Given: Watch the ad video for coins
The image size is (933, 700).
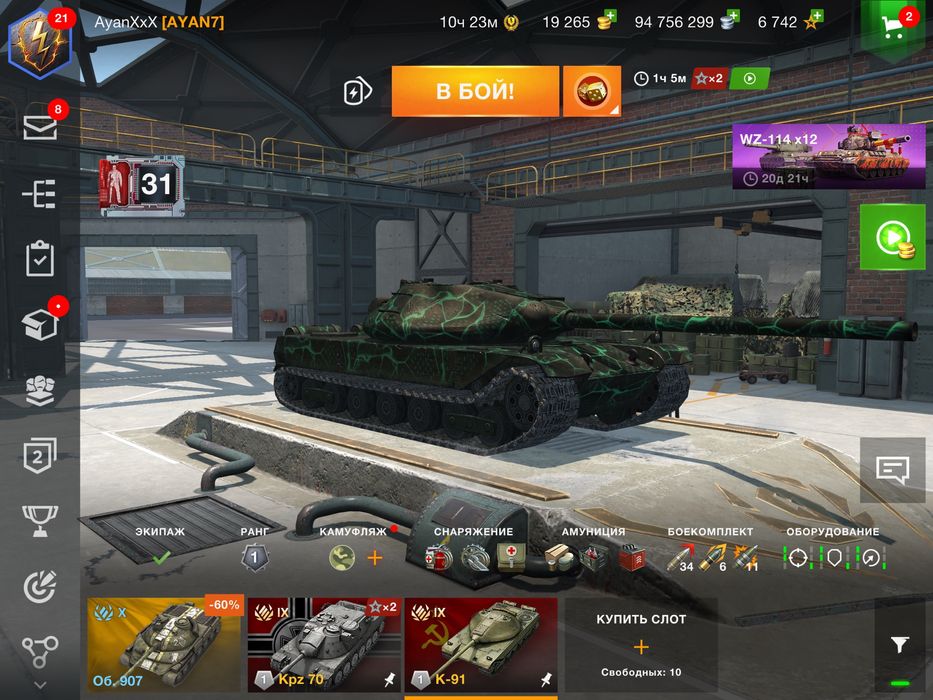Looking at the screenshot, I should coord(892,238).
